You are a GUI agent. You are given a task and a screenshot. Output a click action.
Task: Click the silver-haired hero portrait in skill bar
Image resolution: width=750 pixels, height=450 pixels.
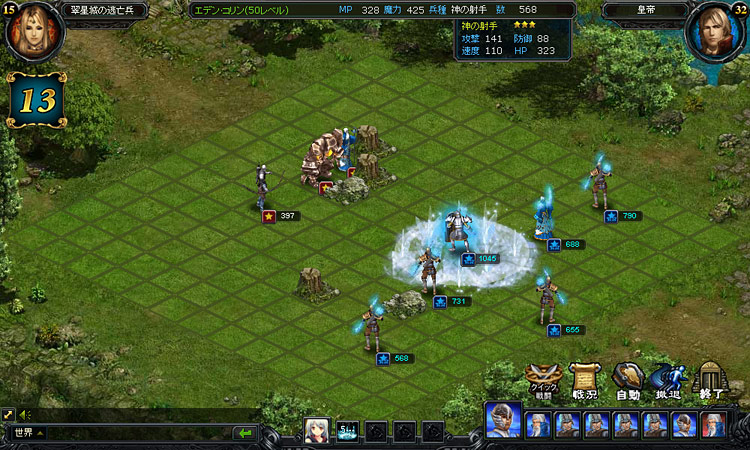tap(317, 431)
